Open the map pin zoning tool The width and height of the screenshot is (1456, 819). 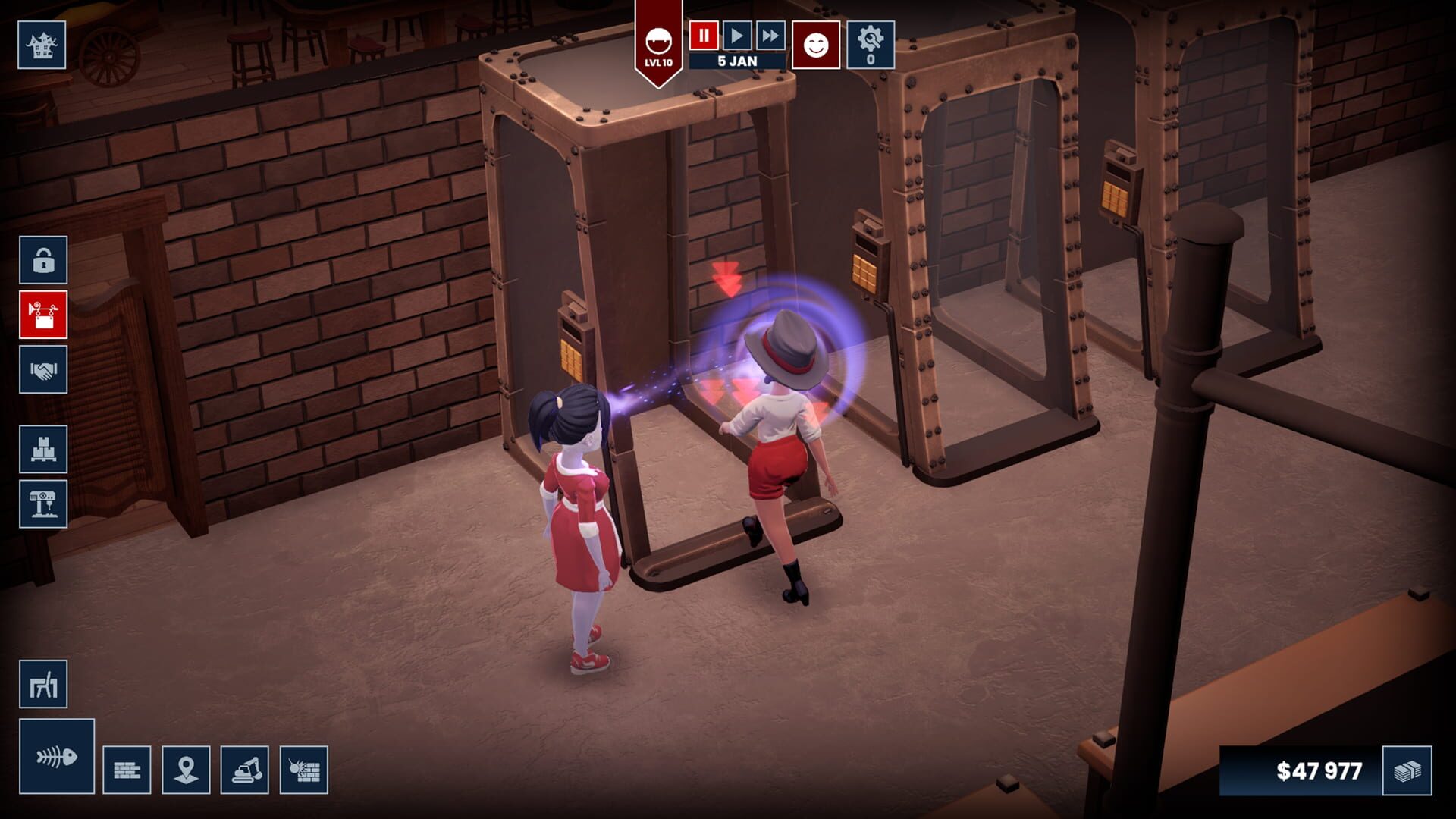point(187,768)
